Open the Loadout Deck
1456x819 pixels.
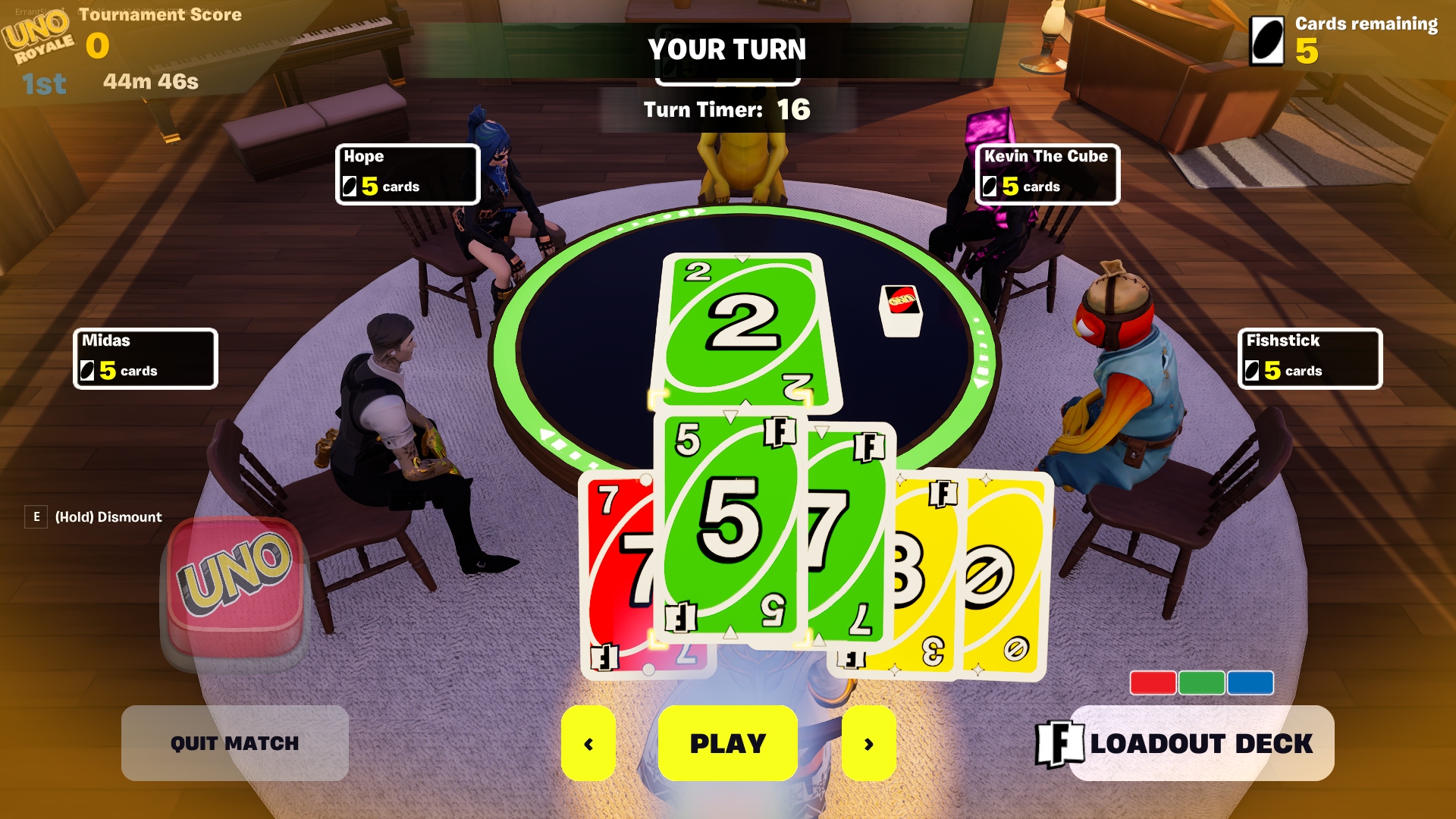pyautogui.click(x=1200, y=743)
